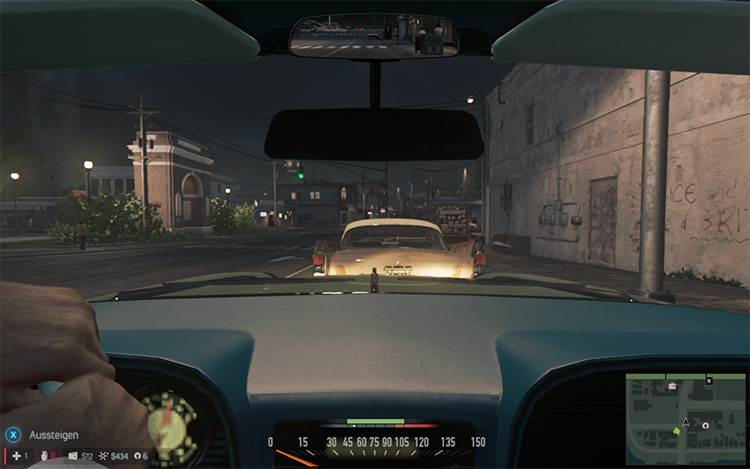750x469 pixels.
Task: Select the round white marker on minimap
Action: click(706, 424)
